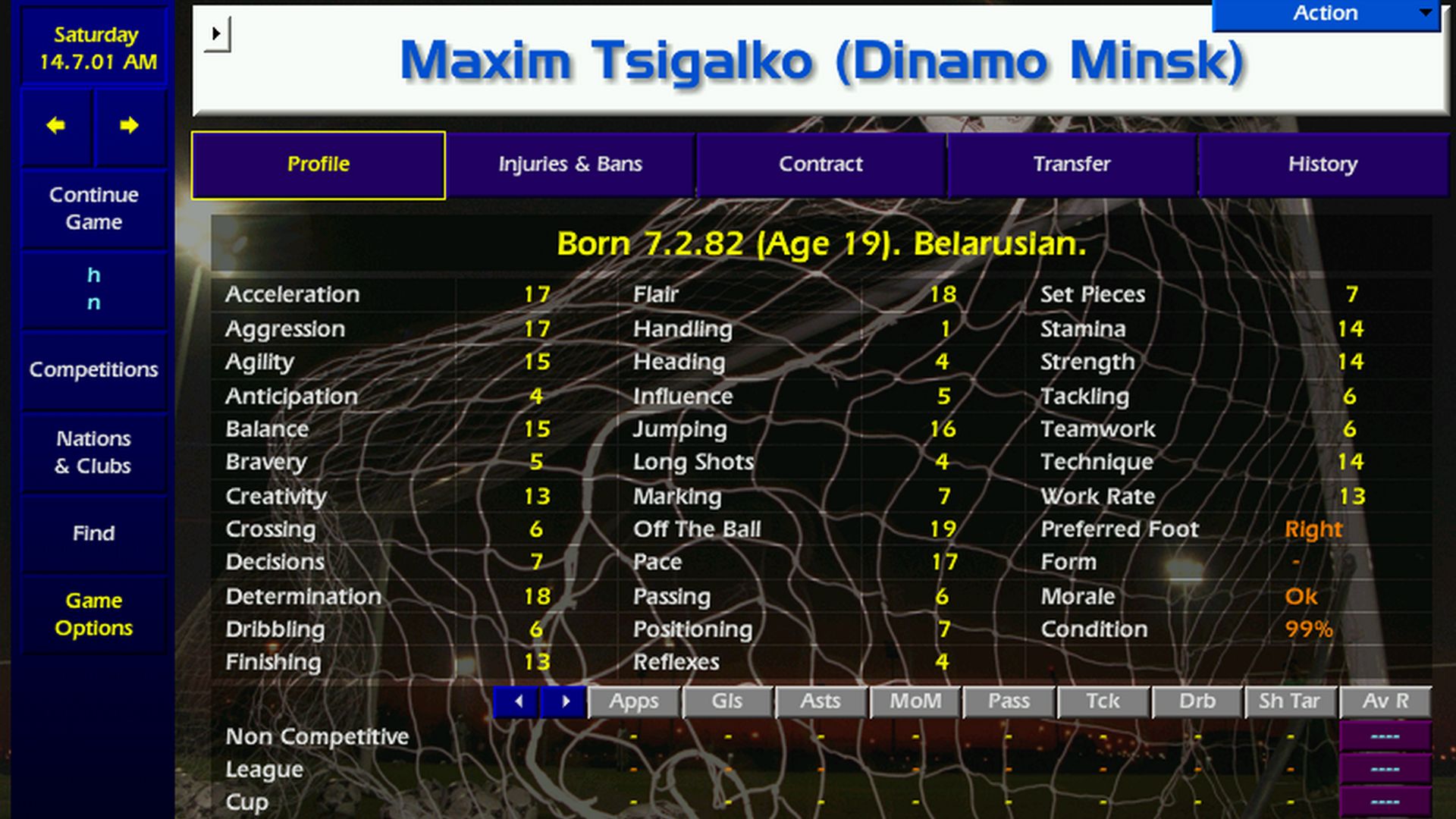Open the Competitions screen
1456x819 pixels.
click(93, 369)
